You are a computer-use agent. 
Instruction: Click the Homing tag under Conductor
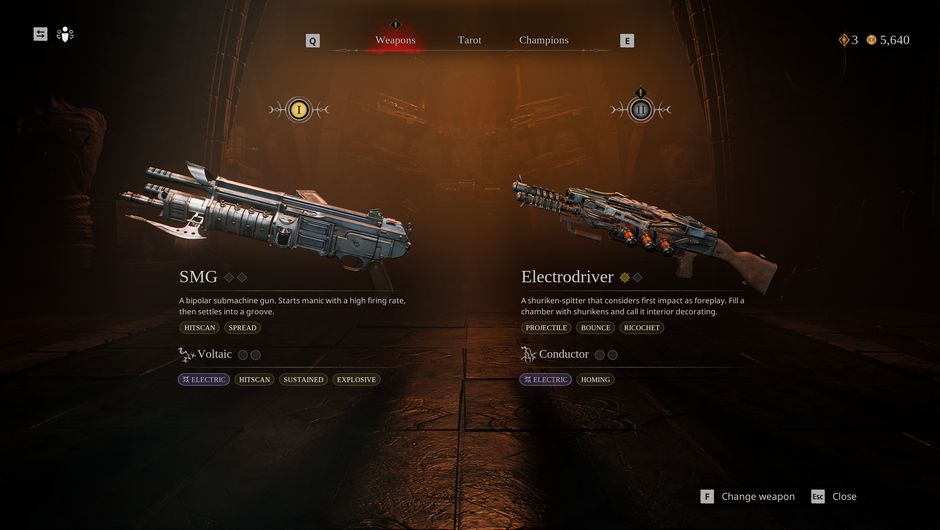tap(595, 380)
